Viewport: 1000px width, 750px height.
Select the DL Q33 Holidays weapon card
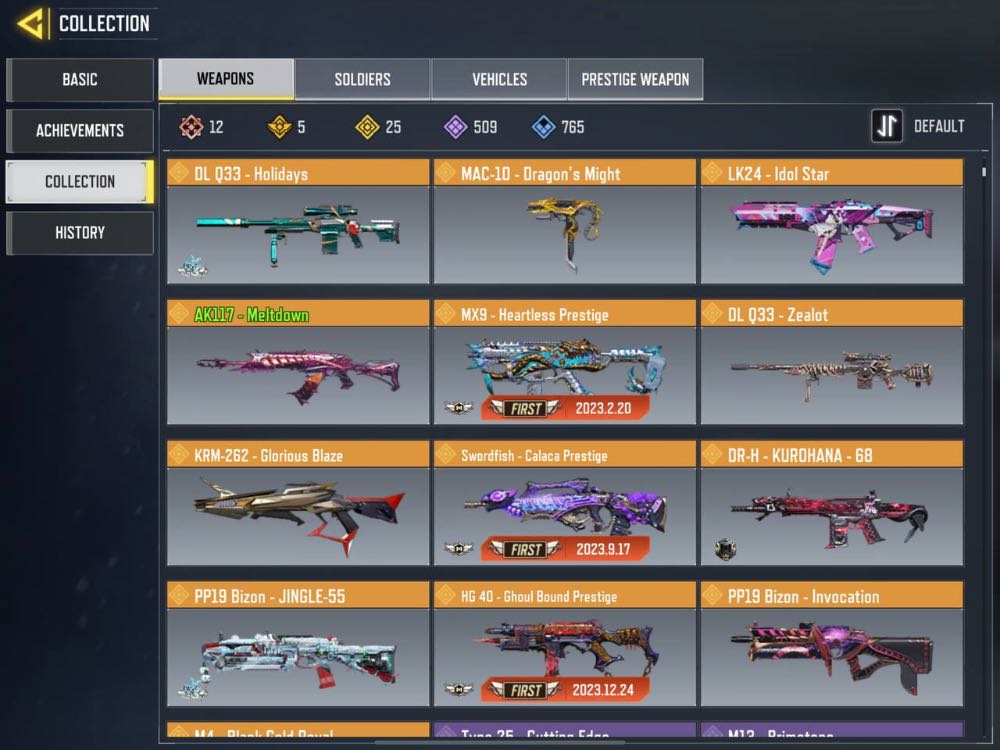pos(297,232)
